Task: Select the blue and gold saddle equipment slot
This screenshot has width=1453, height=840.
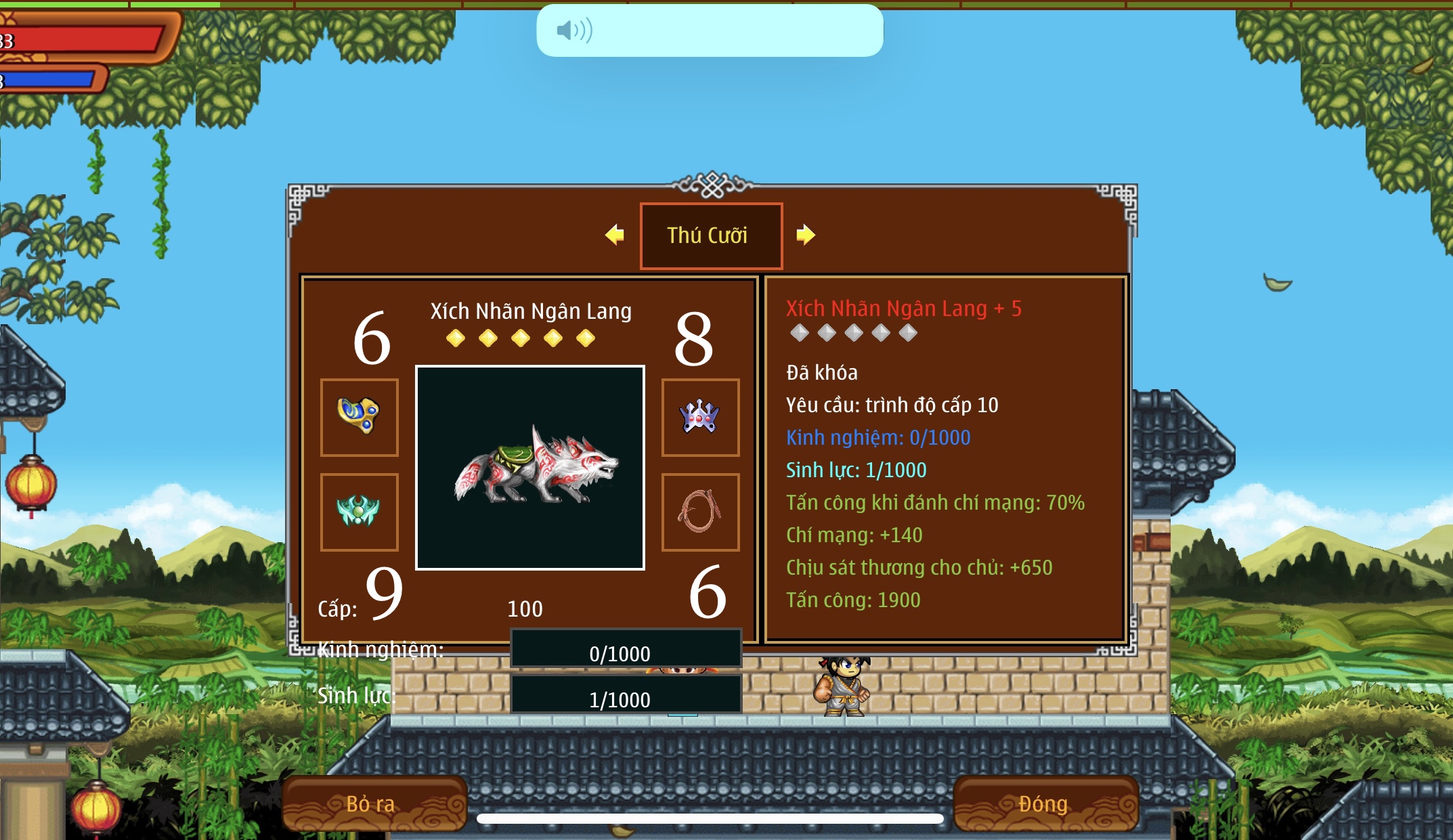Action: point(359,417)
